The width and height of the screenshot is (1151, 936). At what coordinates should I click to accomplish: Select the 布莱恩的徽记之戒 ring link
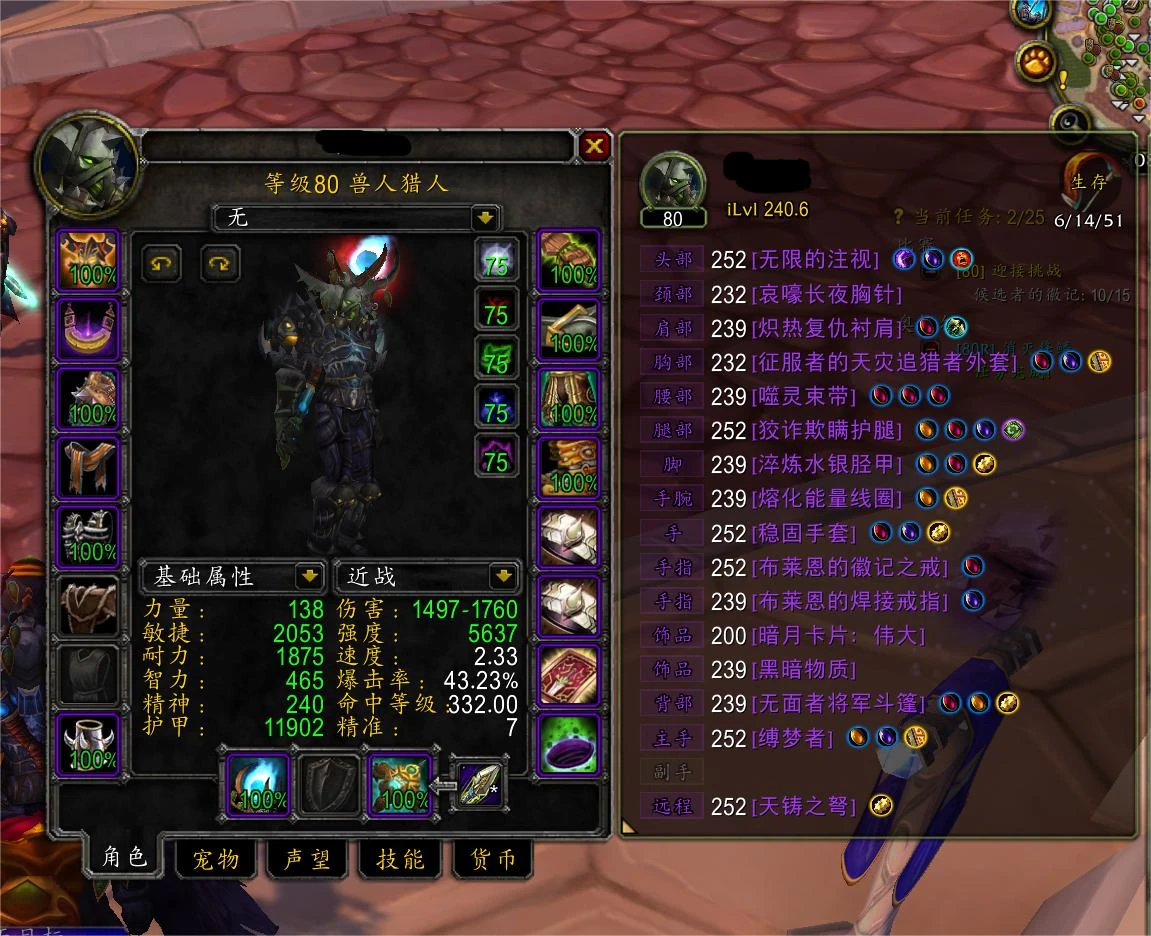coord(848,567)
